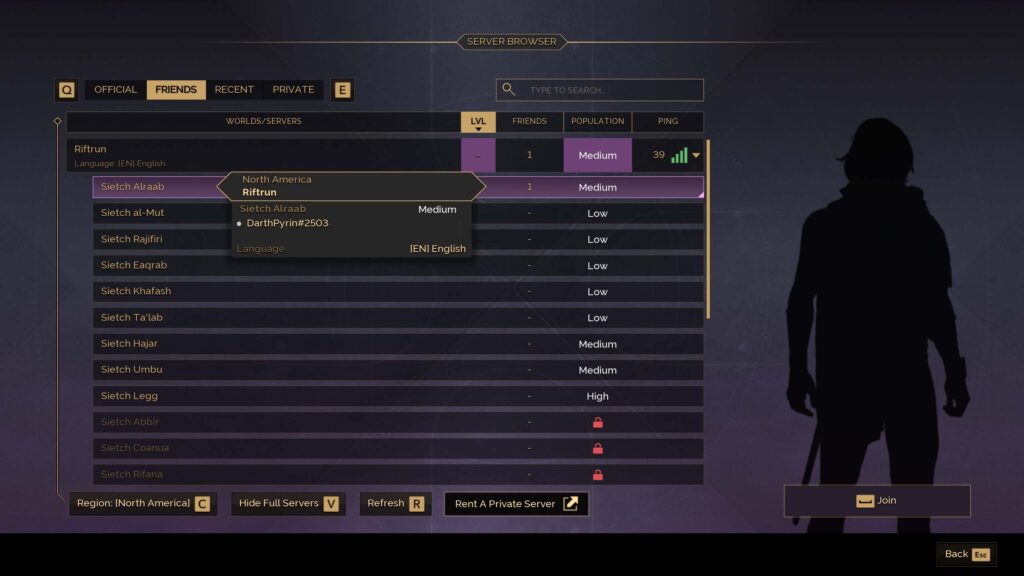
Task: Select the Private servers tab
Action: (293, 90)
